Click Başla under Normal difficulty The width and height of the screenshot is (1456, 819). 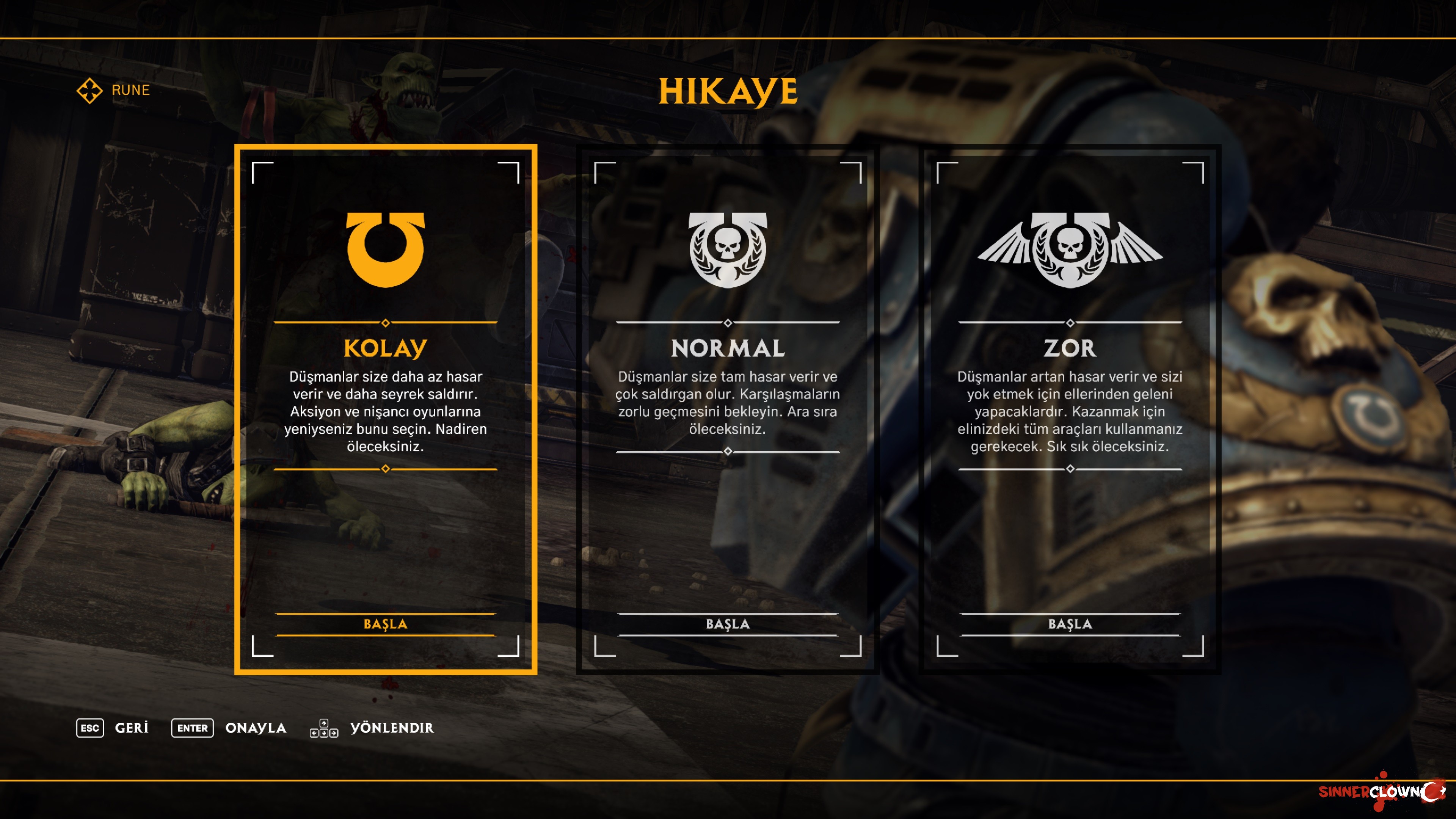coord(728,624)
